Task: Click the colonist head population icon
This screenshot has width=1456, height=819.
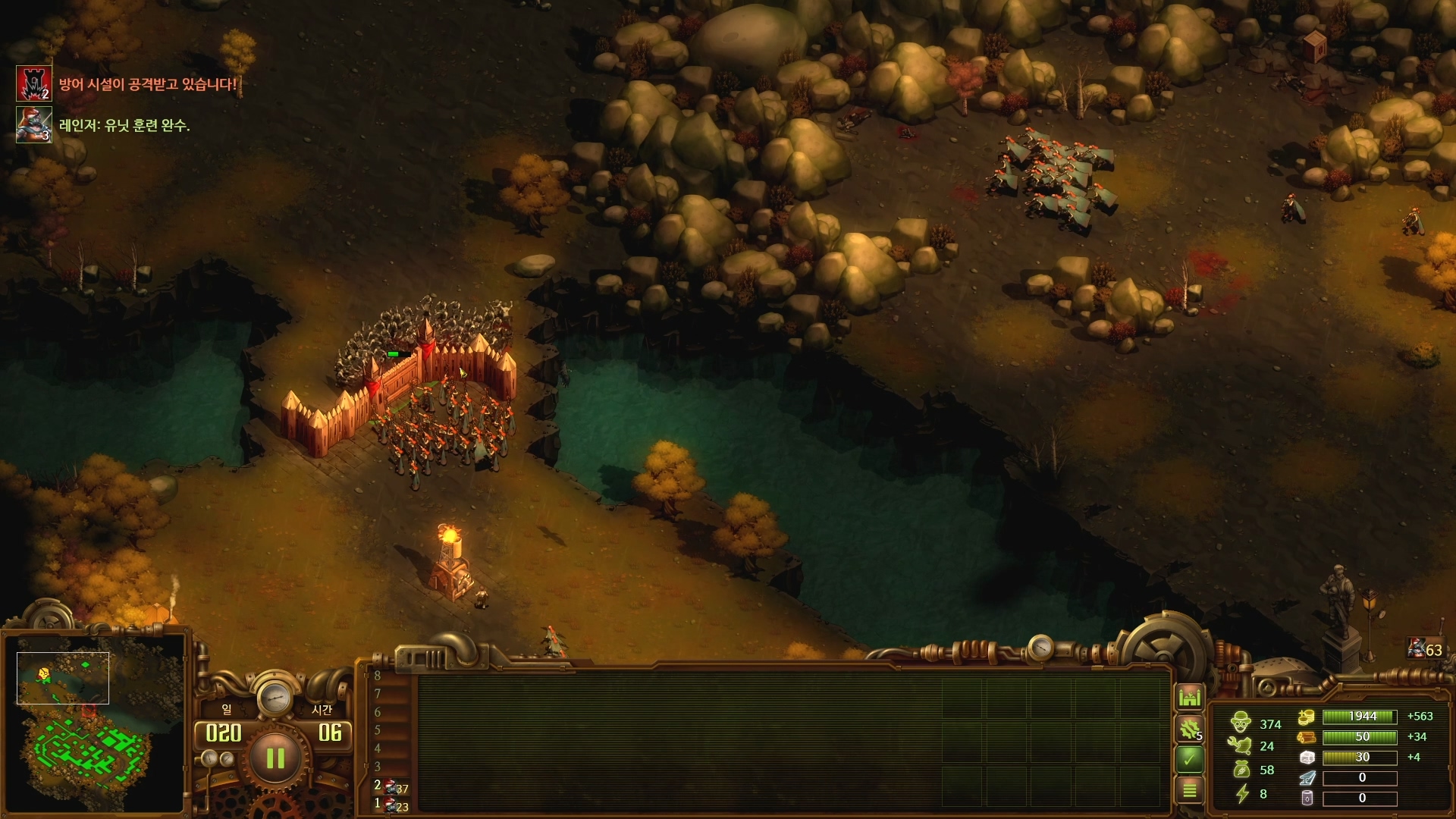Action: pyautogui.click(x=1241, y=723)
